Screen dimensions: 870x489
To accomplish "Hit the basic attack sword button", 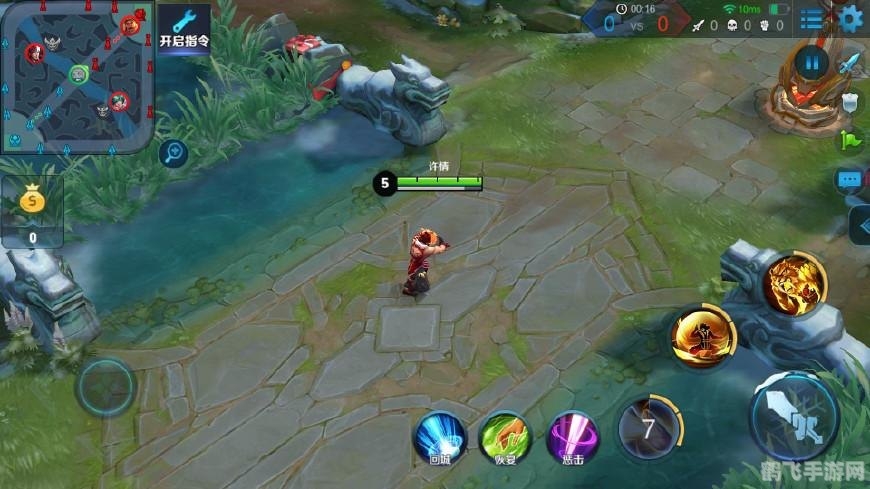I will click(795, 416).
